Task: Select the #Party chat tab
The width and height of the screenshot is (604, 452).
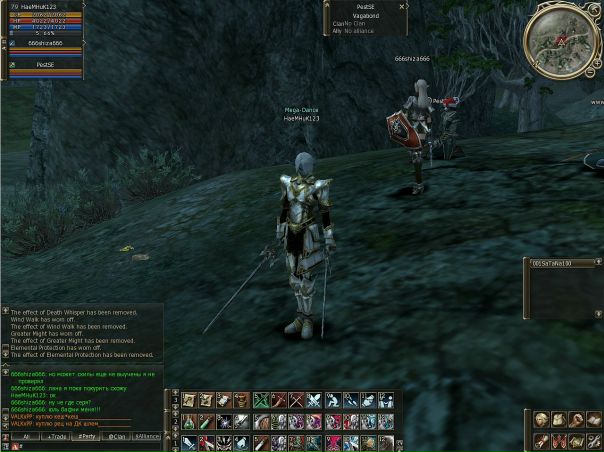Action: click(x=88, y=437)
